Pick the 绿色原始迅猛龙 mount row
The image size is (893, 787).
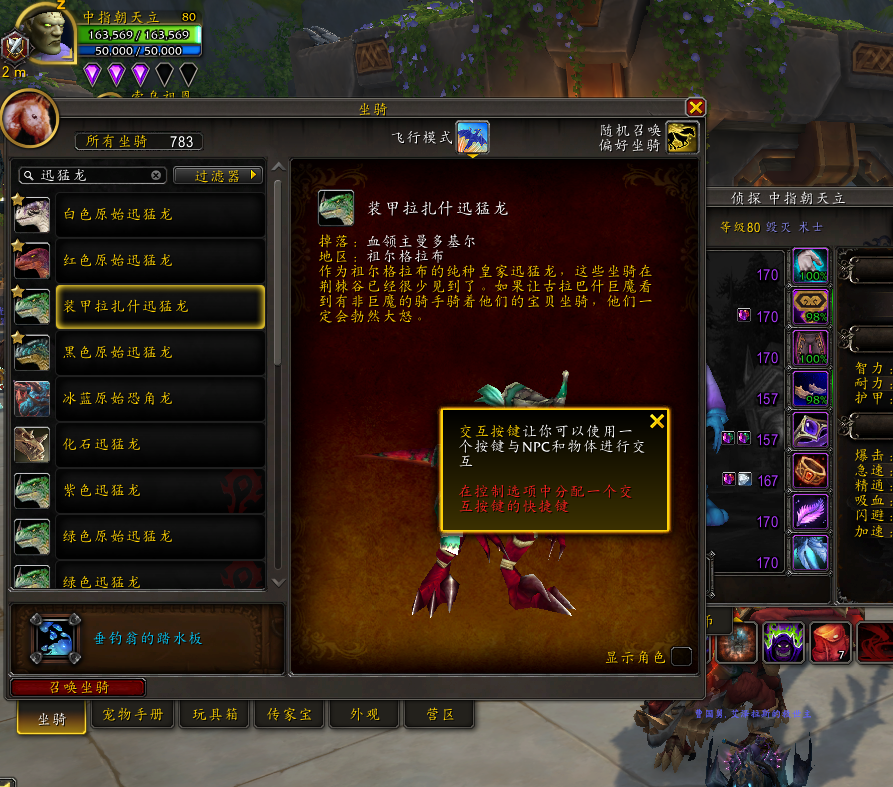point(139,536)
